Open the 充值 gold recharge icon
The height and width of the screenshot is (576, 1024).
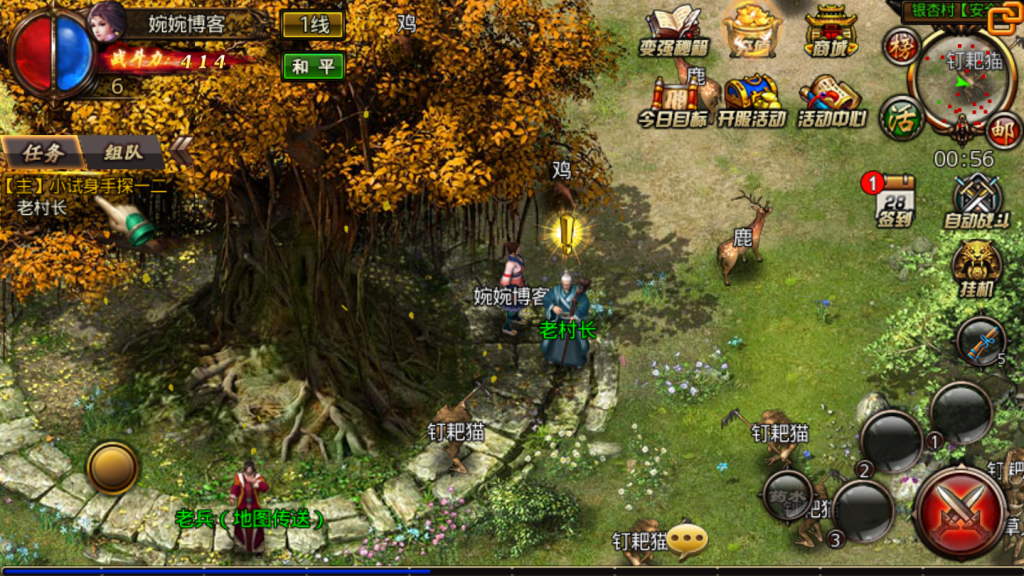(x=752, y=30)
